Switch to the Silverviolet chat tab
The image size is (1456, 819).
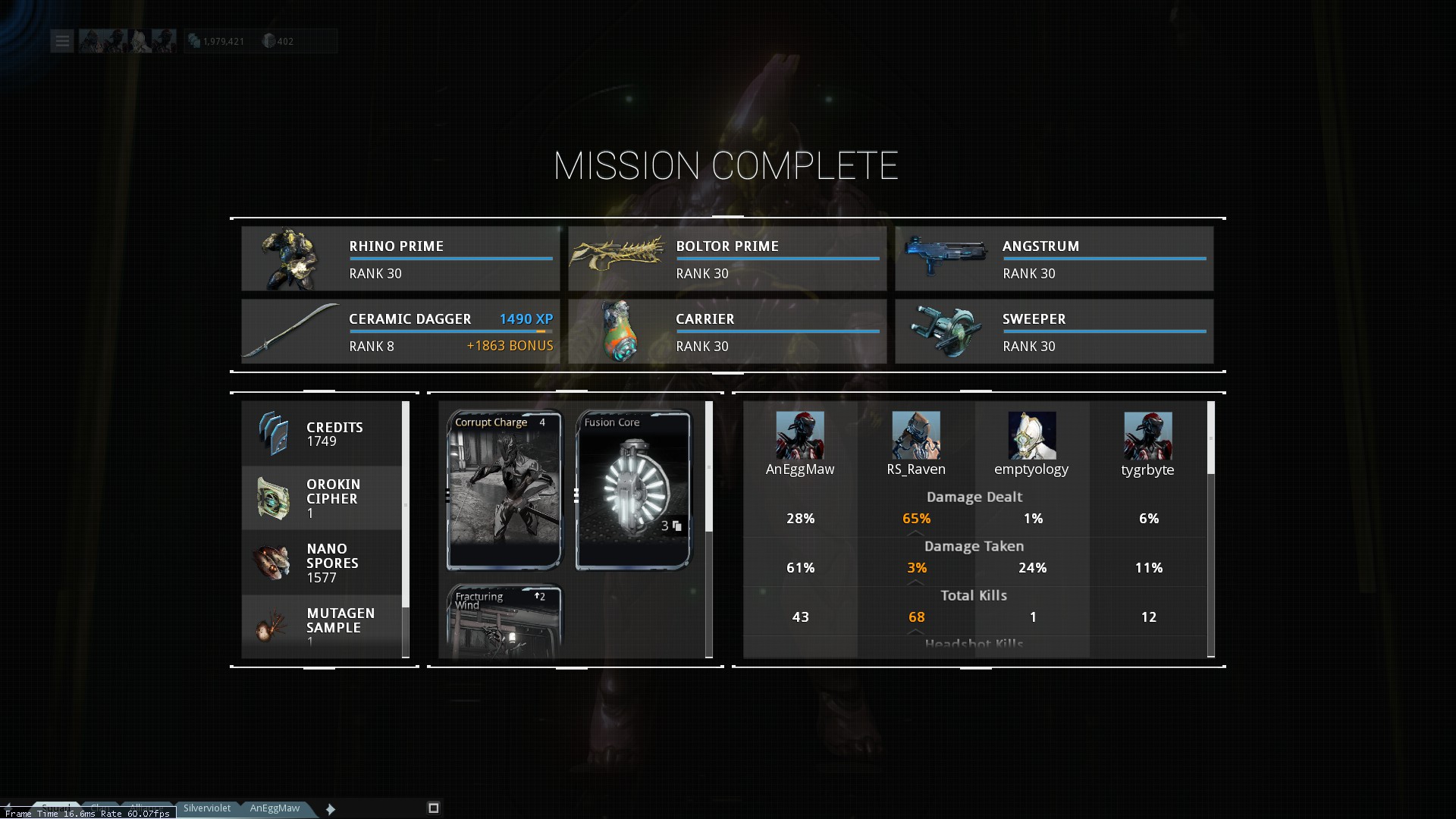(x=207, y=808)
